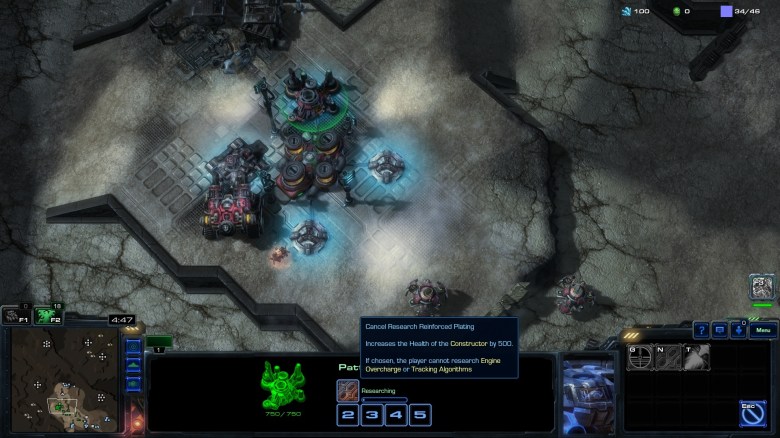Click production queue slot 4
The image size is (780, 438).
point(396,414)
